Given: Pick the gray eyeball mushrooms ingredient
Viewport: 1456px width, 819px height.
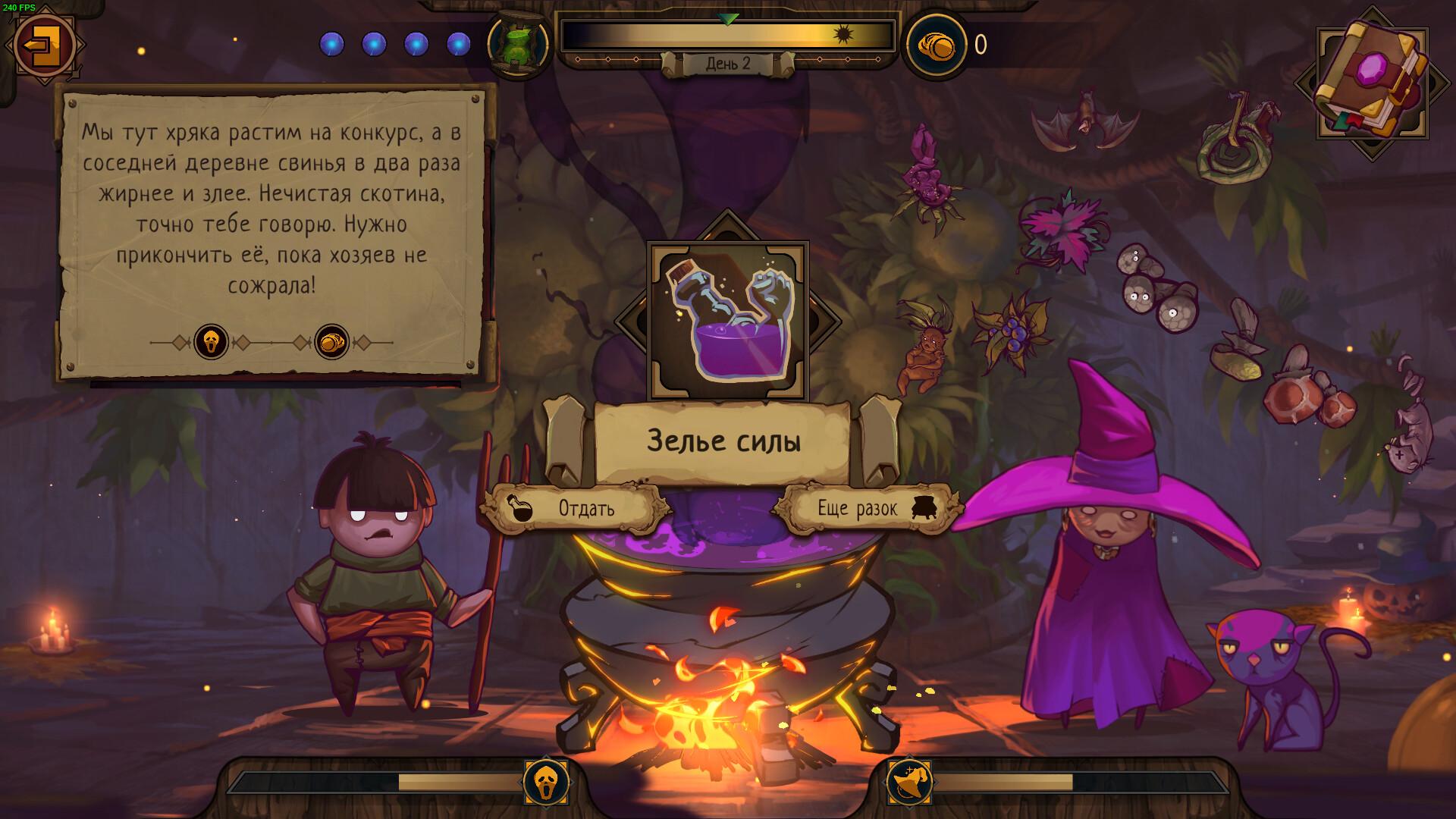Looking at the screenshot, I should click(1156, 290).
